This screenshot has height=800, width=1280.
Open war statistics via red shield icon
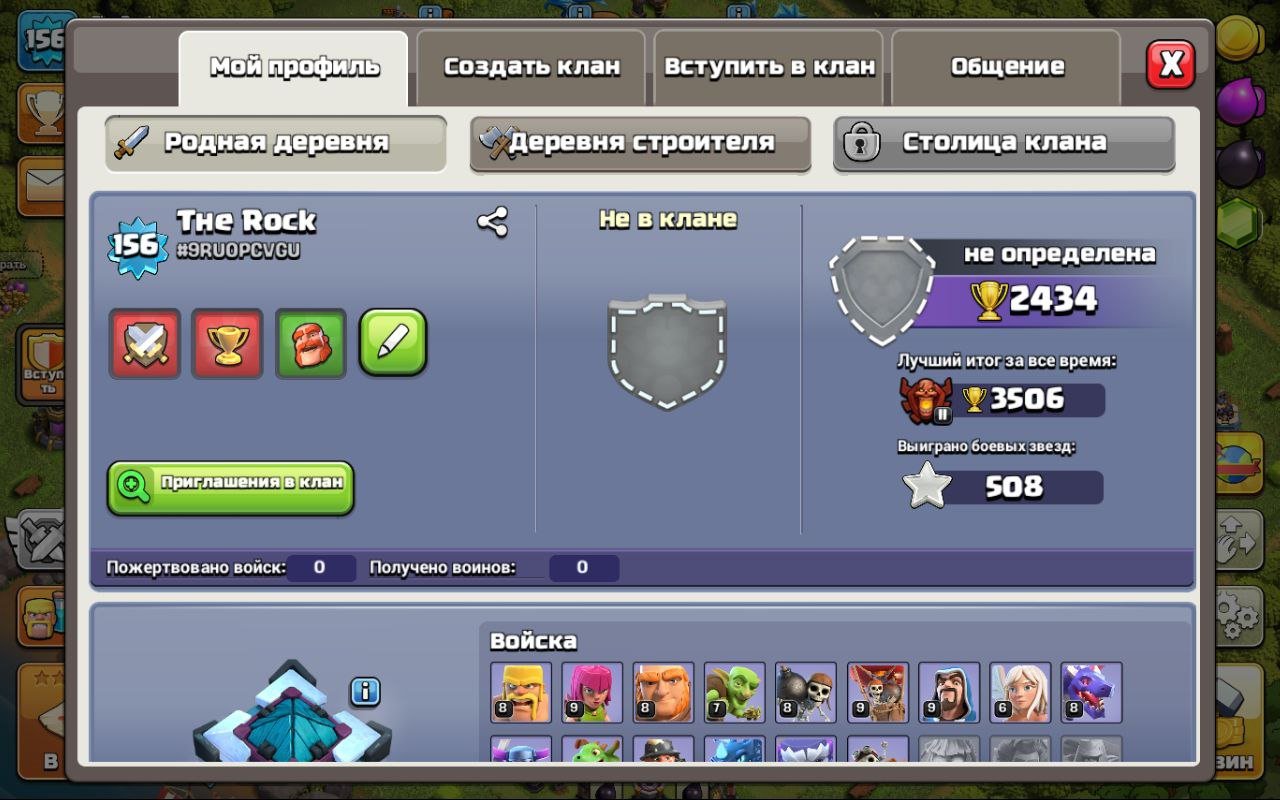tap(144, 341)
